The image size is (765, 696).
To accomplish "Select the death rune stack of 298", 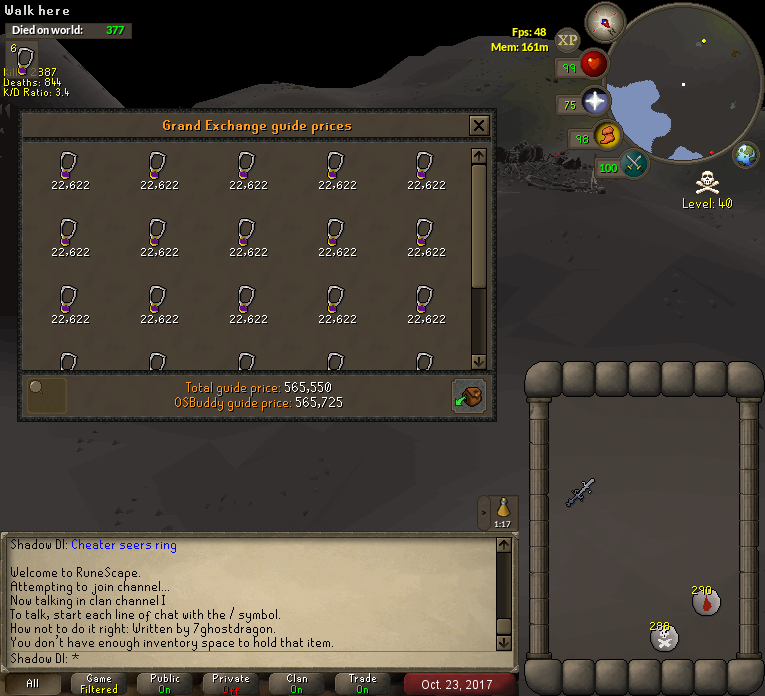I will point(664,637).
